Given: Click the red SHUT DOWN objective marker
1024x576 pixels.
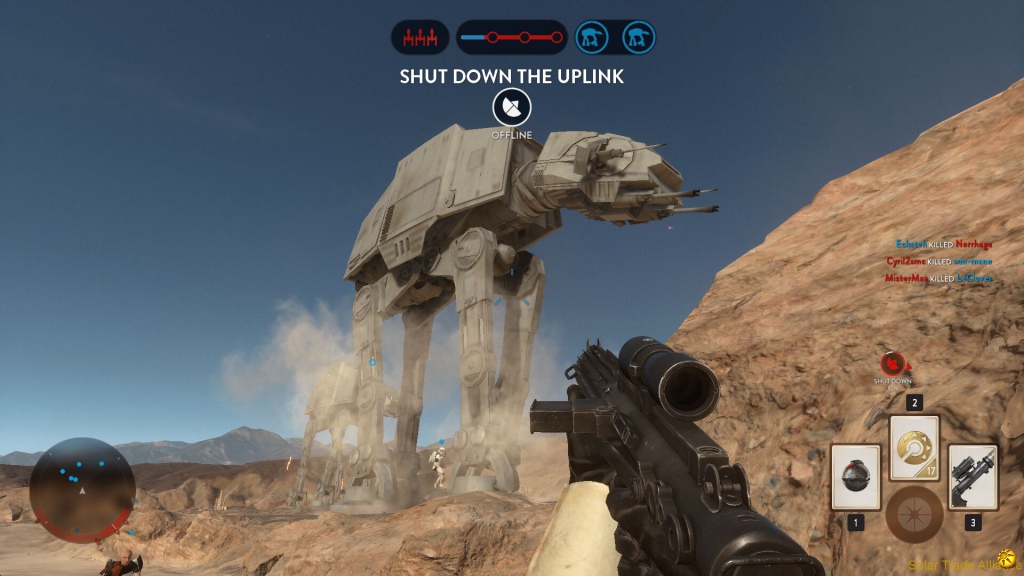Looking at the screenshot, I should (893, 364).
